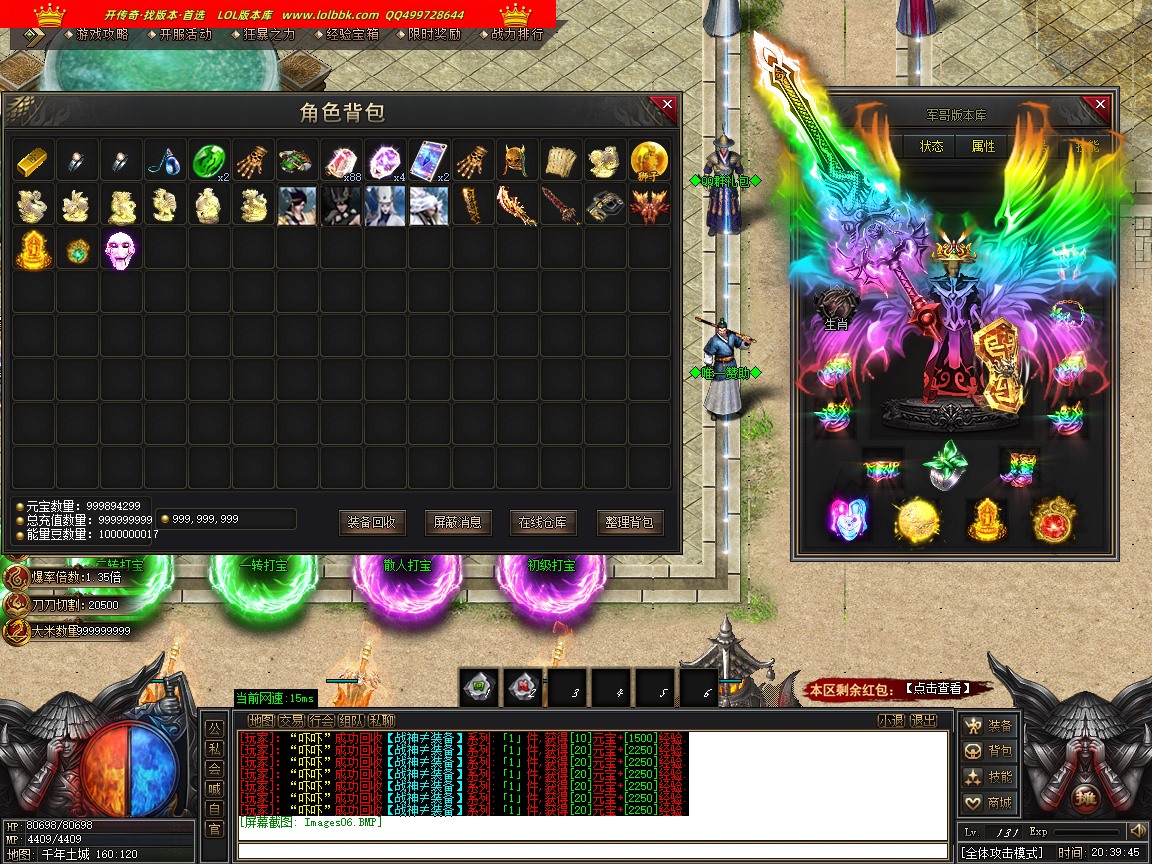Open the 技能 skills button
Viewport: 1152px width, 864px height.
point(989,777)
